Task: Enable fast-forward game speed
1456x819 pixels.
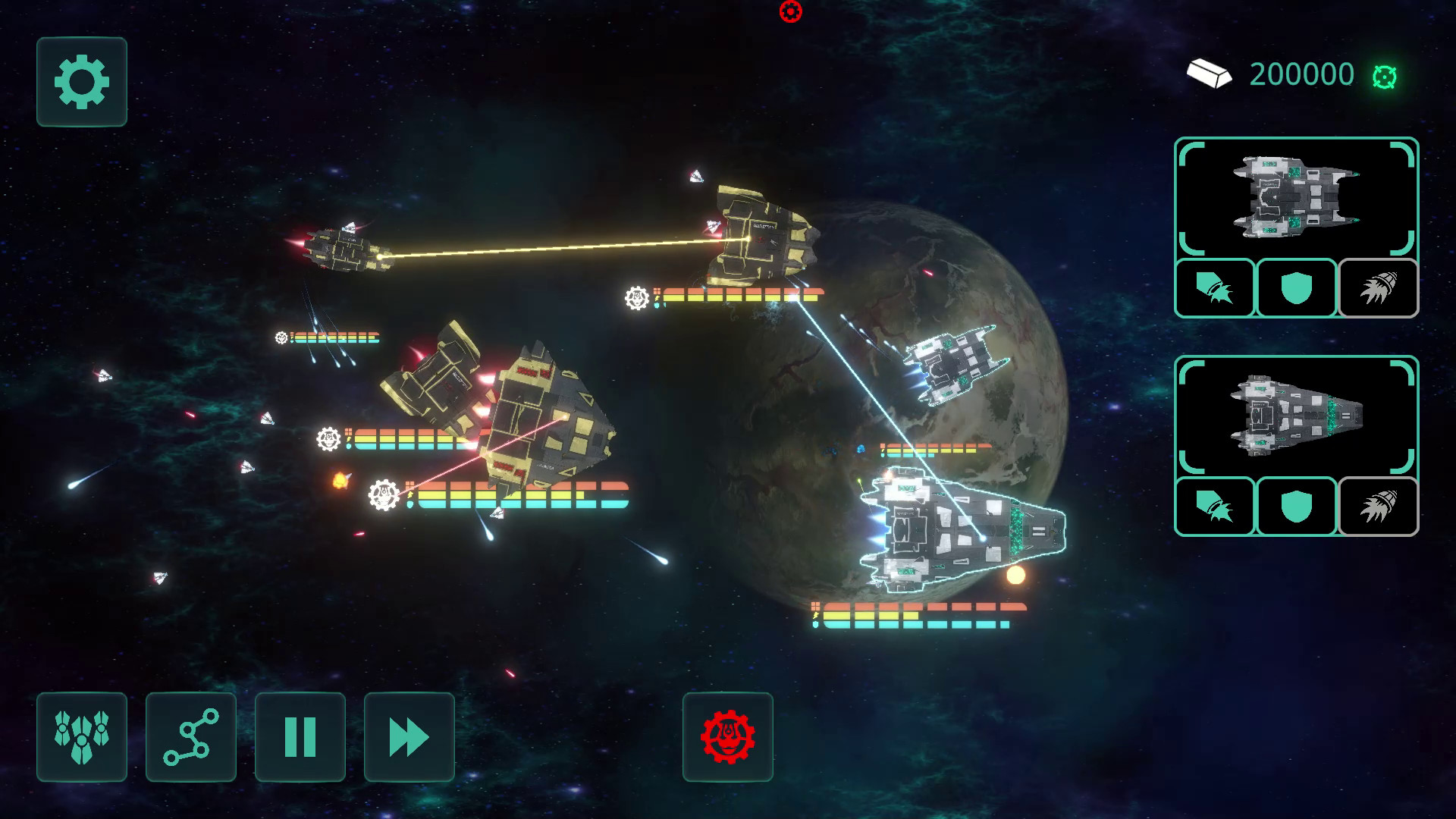Action: [x=409, y=737]
